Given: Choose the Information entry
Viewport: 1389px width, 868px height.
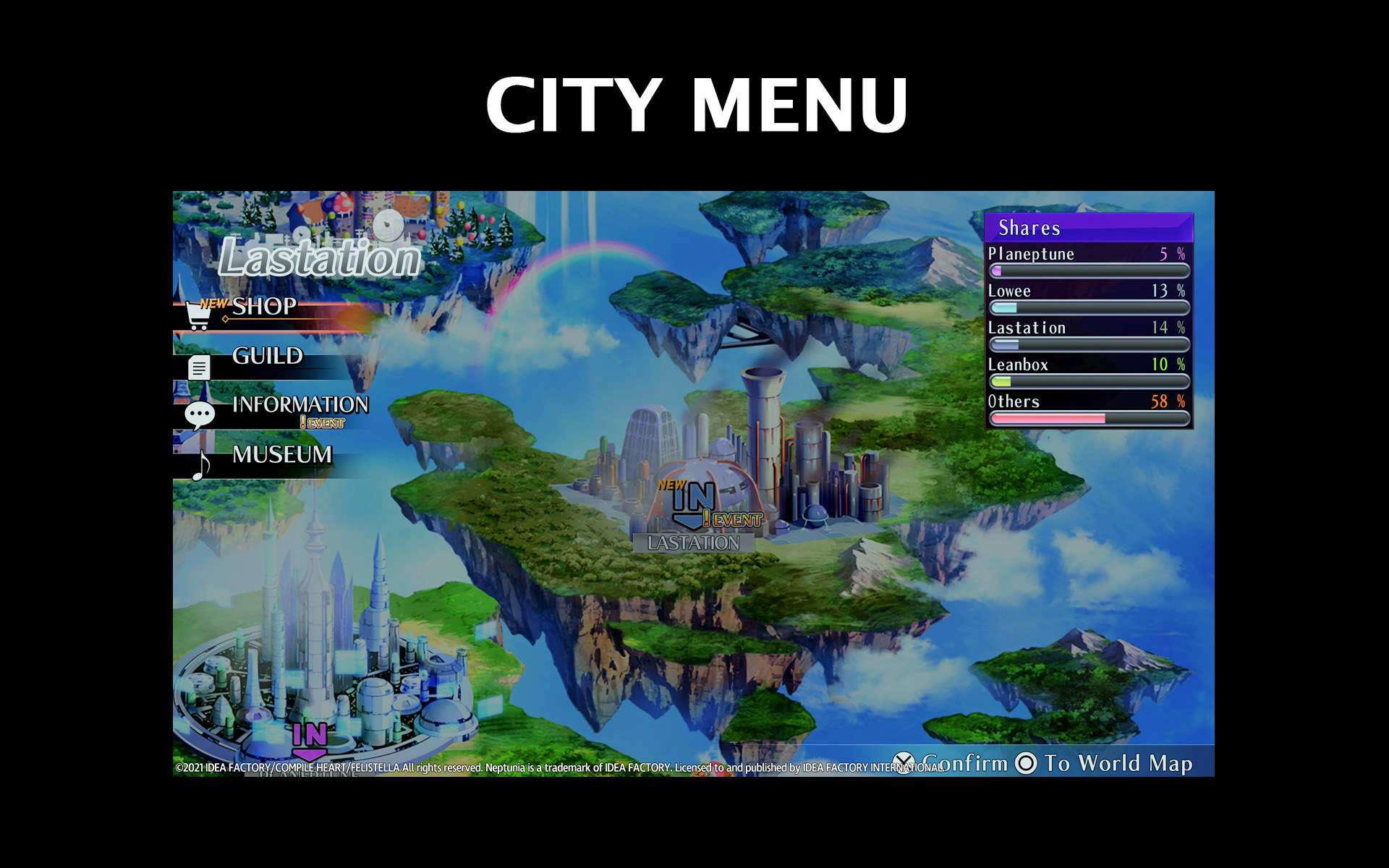Looking at the screenshot, I should coord(300,405).
